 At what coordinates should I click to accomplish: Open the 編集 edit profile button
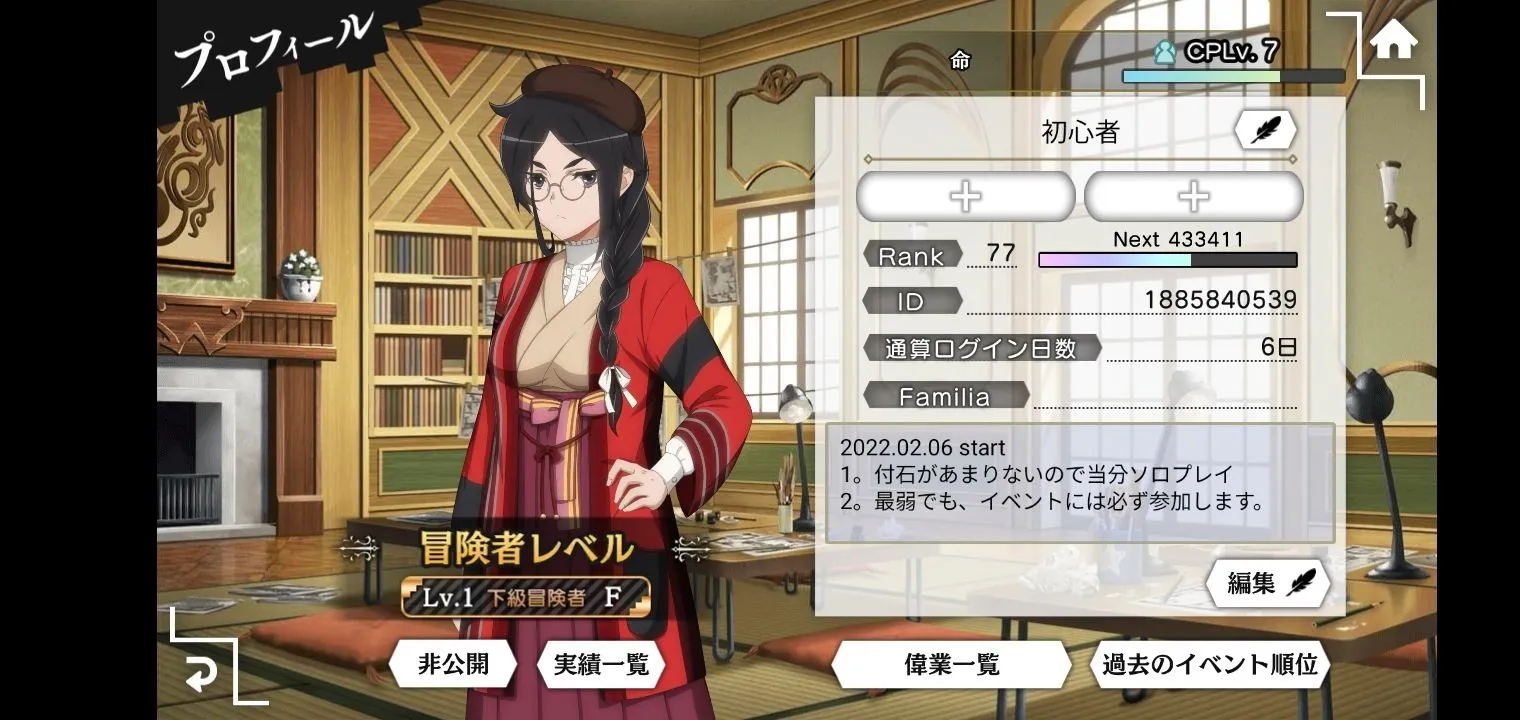[x=1269, y=584]
